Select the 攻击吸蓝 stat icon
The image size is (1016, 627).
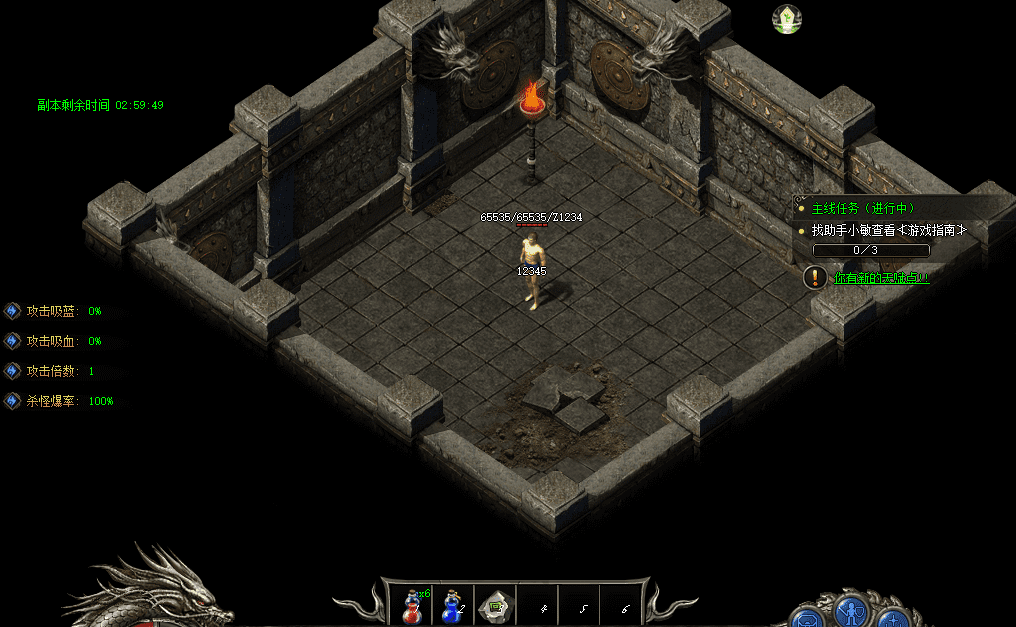pyautogui.click(x=13, y=311)
